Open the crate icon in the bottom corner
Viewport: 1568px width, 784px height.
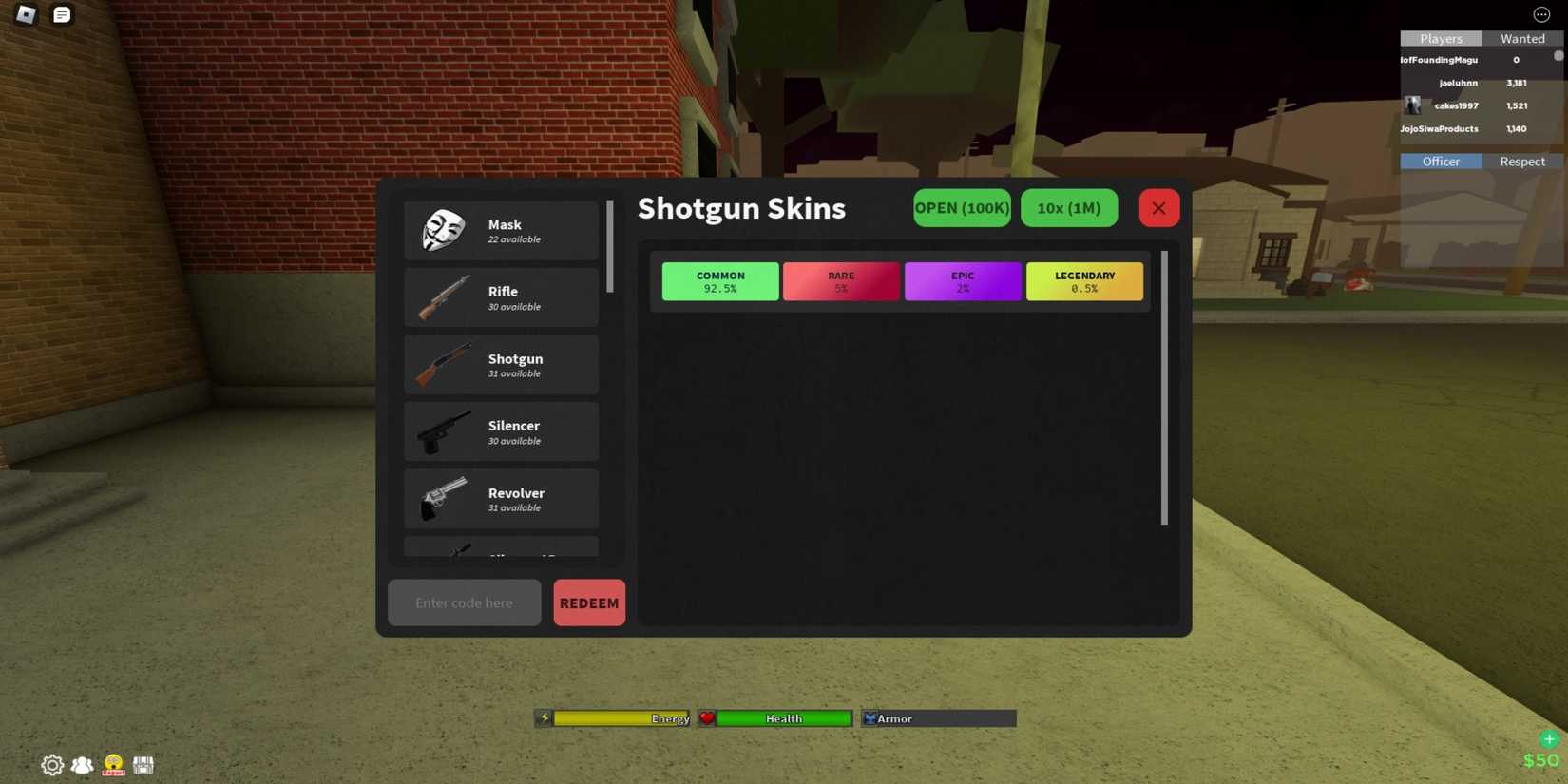click(x=143, y=764)
